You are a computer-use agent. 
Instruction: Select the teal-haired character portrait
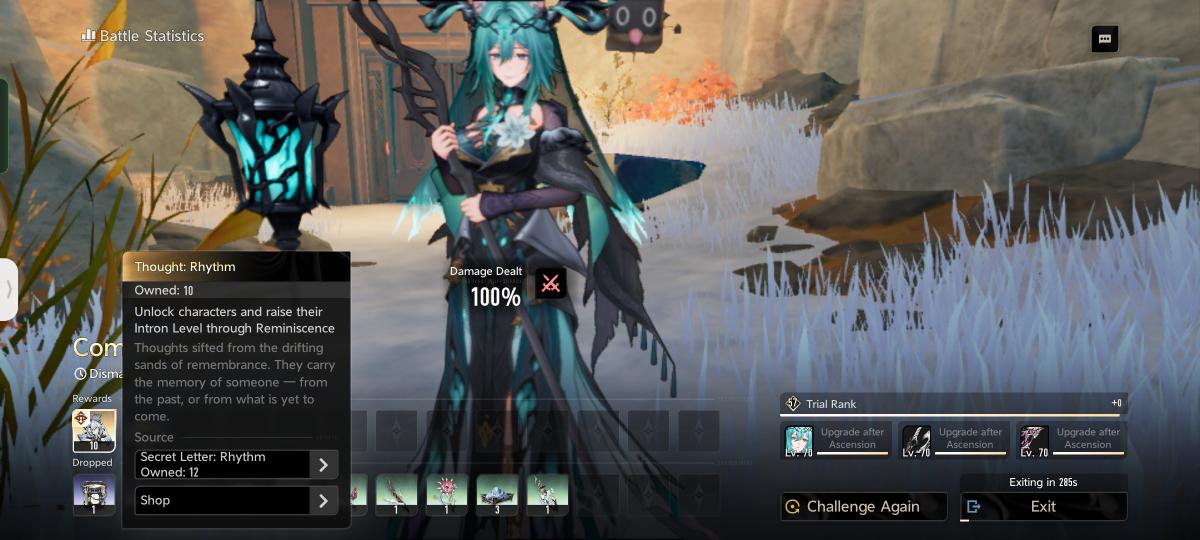(x=798, y=440)
